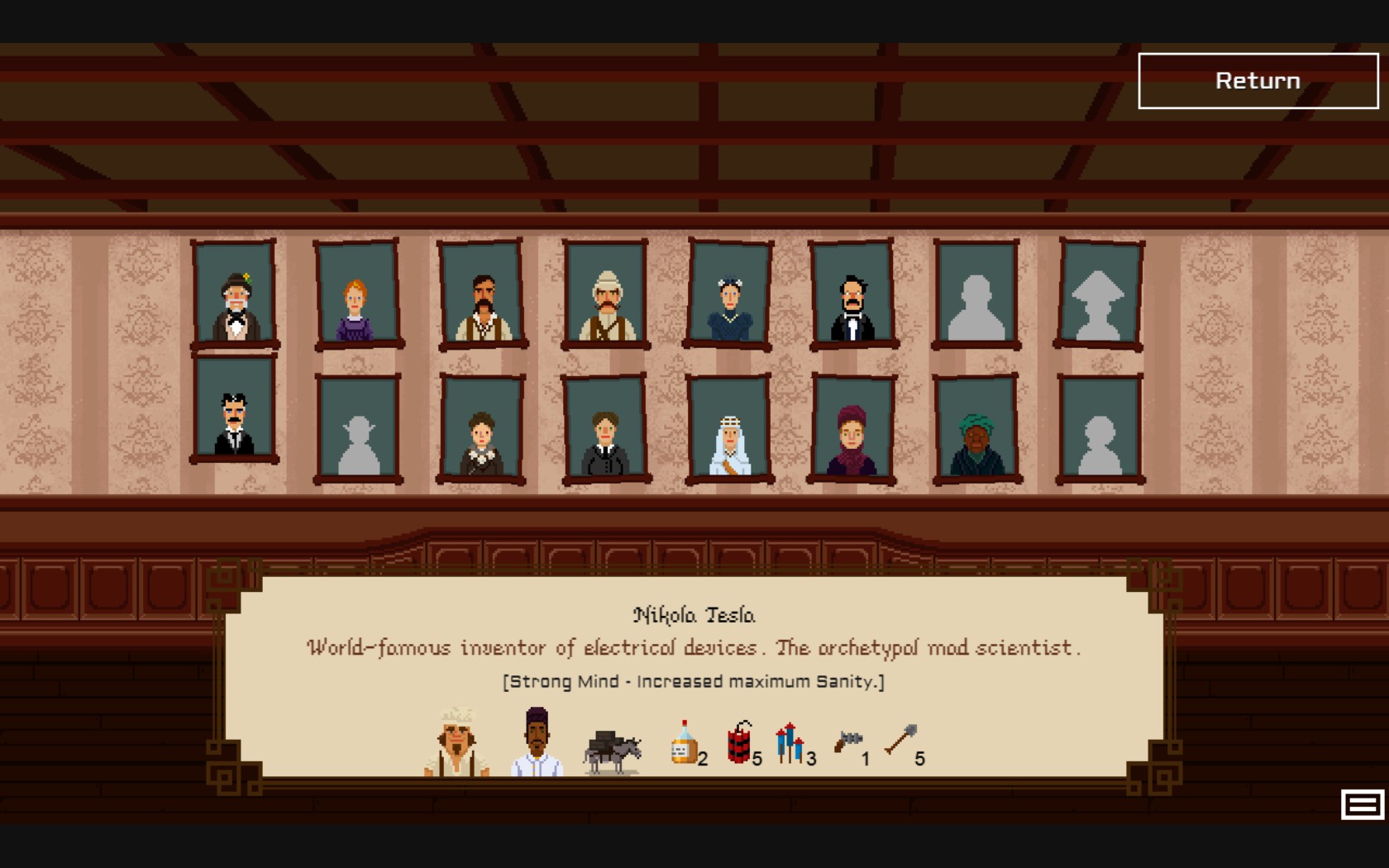
Task: Choose the woman wearing white headscarf
Action: point(729,428)
